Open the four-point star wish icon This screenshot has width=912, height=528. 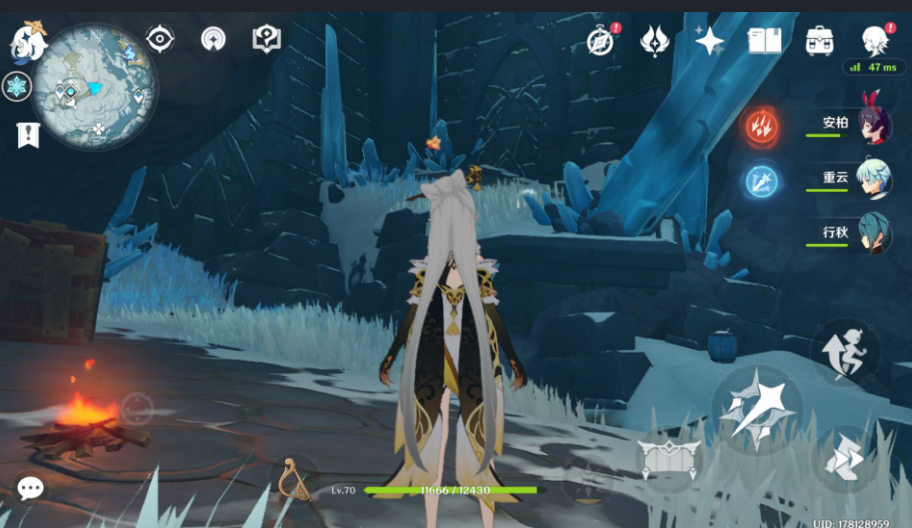click(709, 41)
